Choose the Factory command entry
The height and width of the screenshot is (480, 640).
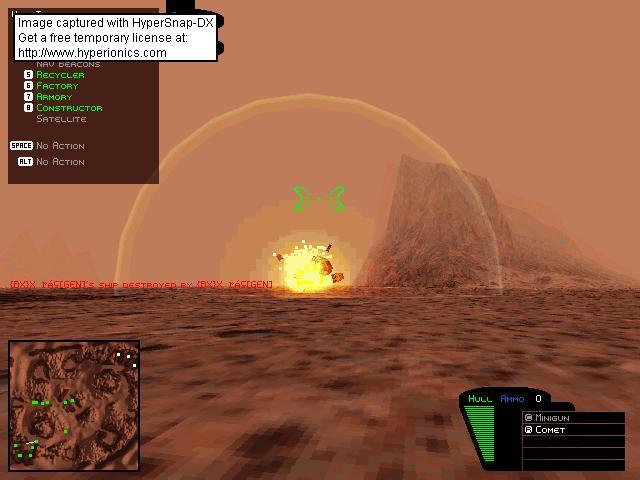[x=57, y=86]
